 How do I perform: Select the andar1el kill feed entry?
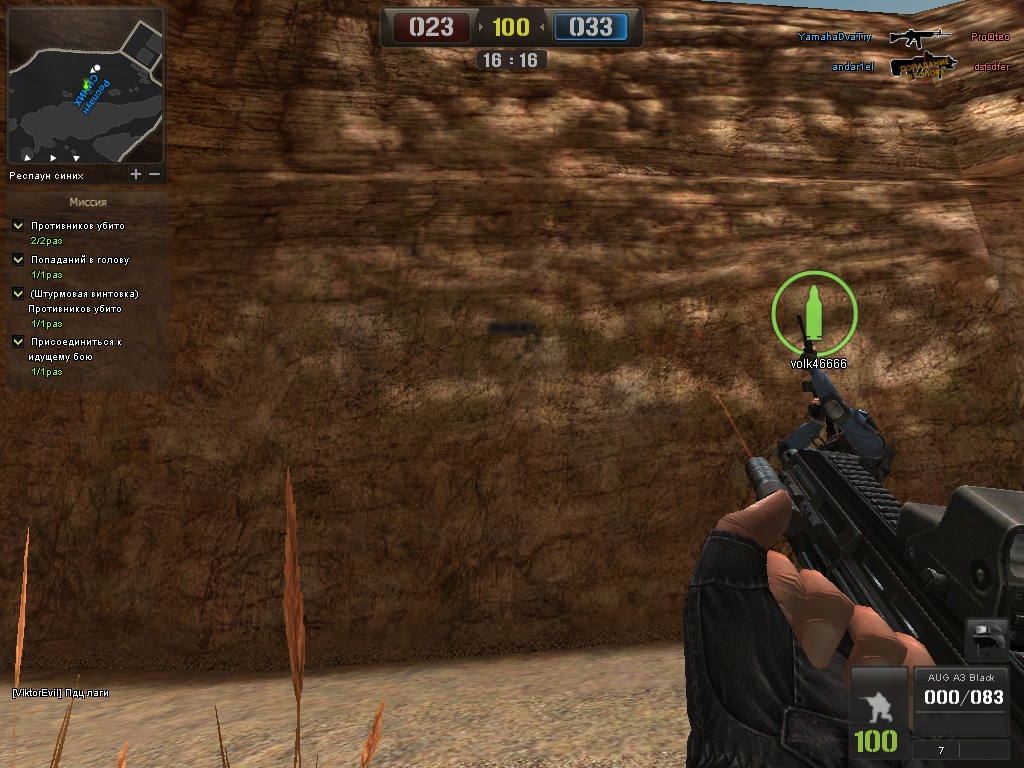(x=853, y=67)
